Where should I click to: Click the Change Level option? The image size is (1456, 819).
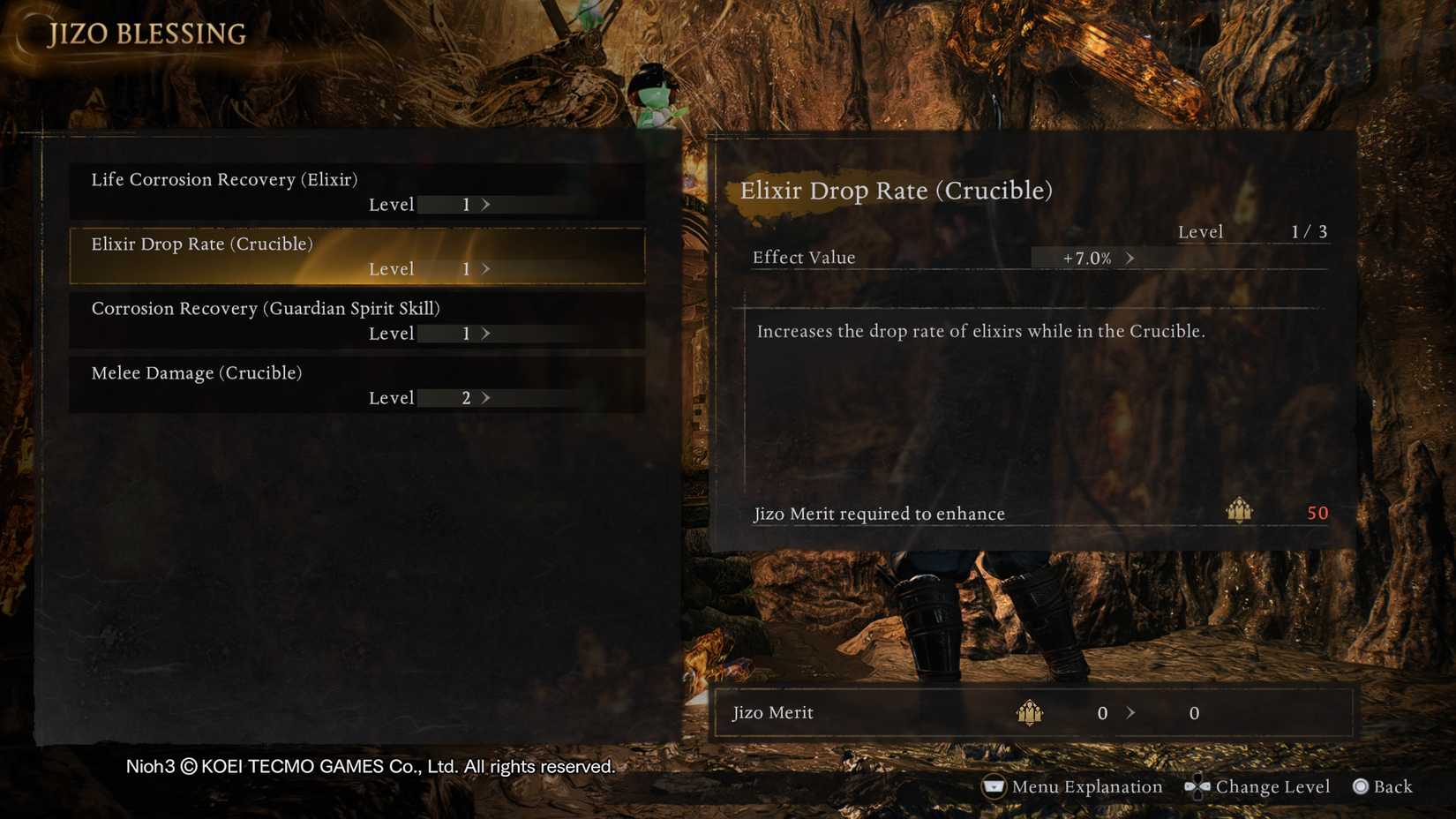point(1257,786)
